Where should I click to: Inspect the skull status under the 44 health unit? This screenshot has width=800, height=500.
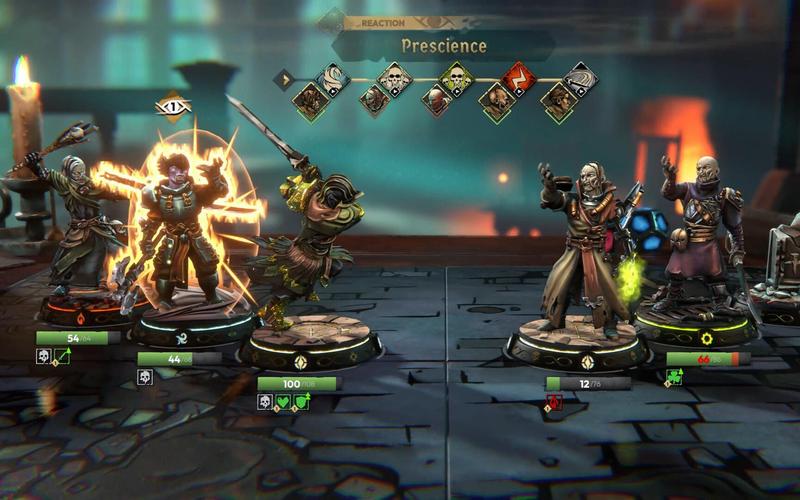[x=144, y=377]
